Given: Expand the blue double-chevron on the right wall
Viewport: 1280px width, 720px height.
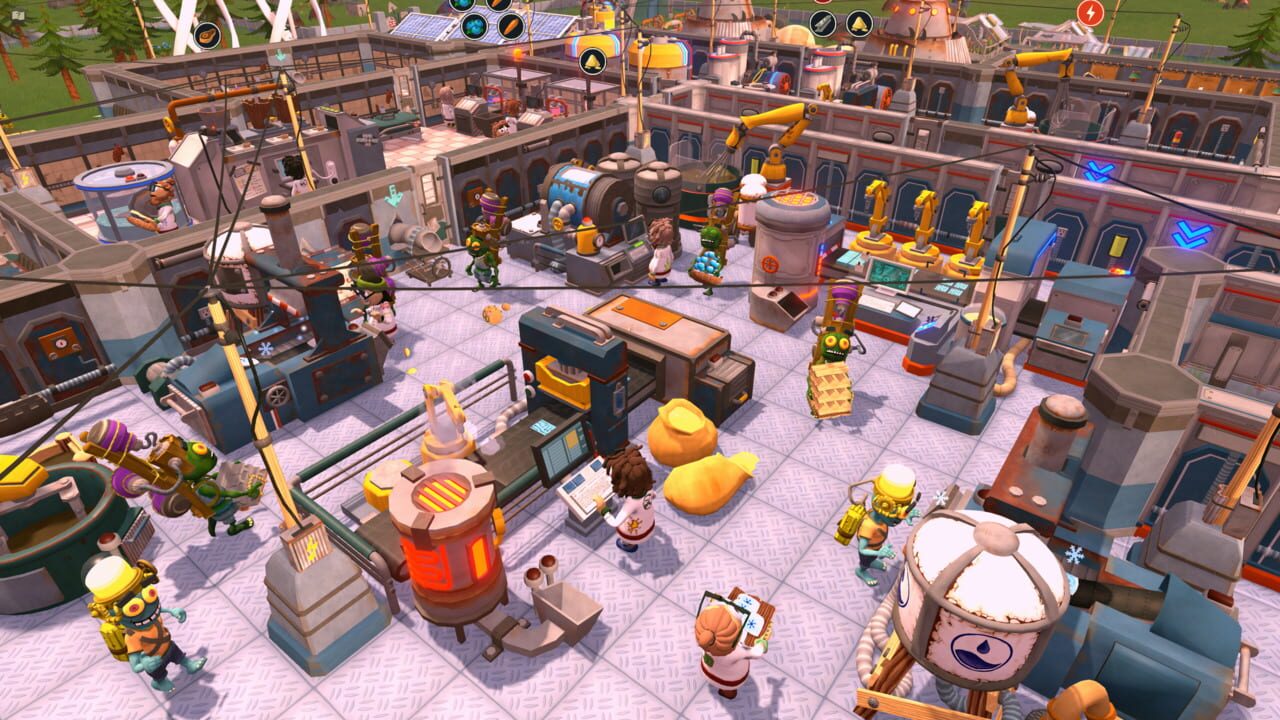Looking at the screenshot, I should point(1189,233).
